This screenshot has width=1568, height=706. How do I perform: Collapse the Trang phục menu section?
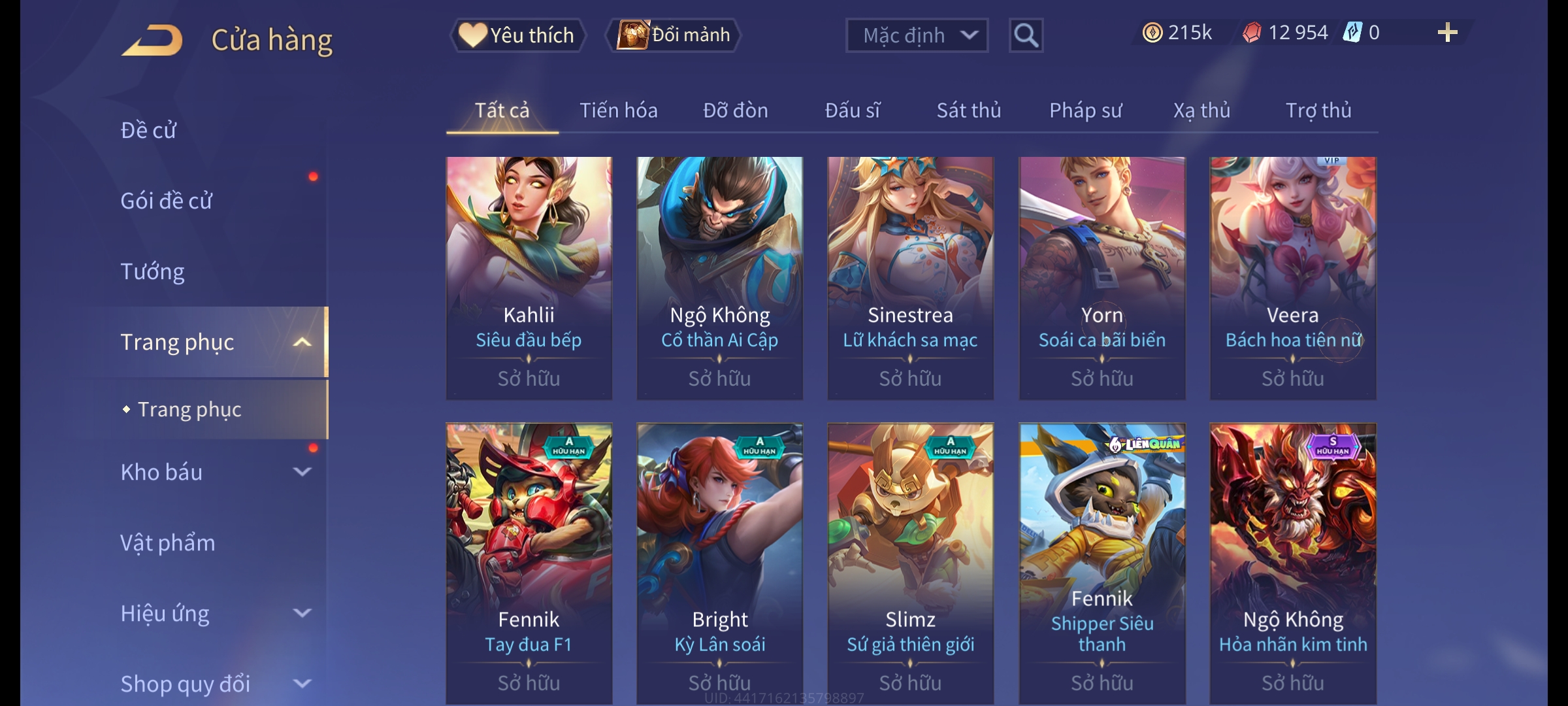tap(302, 342)
